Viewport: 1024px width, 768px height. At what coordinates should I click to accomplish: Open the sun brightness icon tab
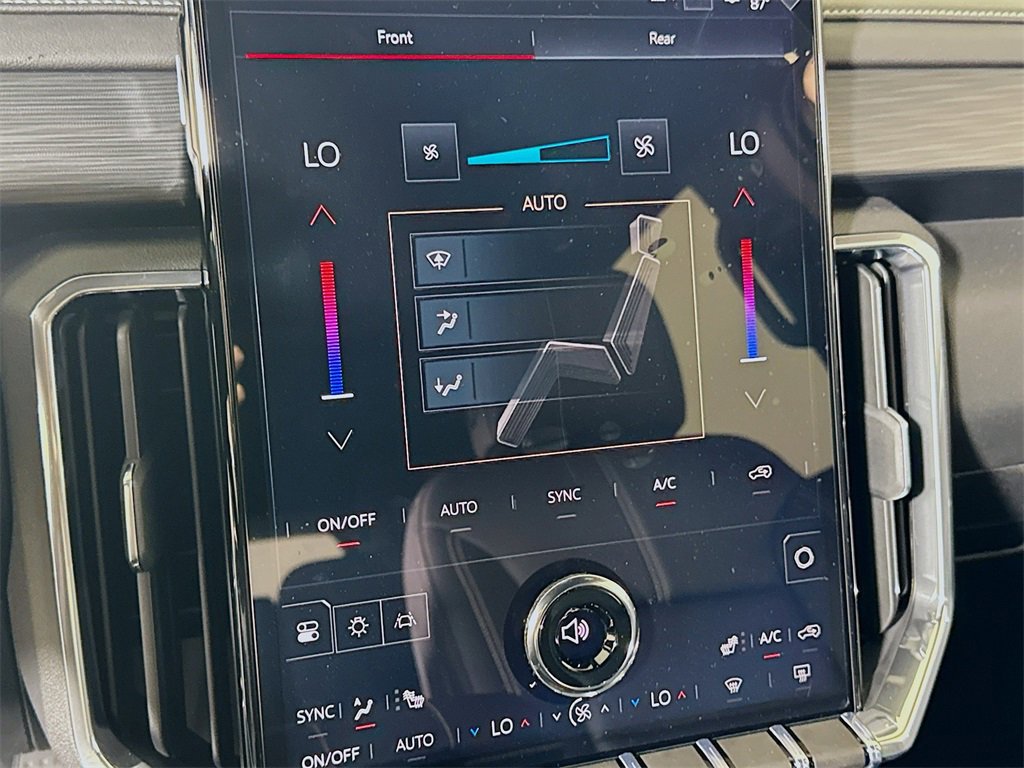point(358,625)
